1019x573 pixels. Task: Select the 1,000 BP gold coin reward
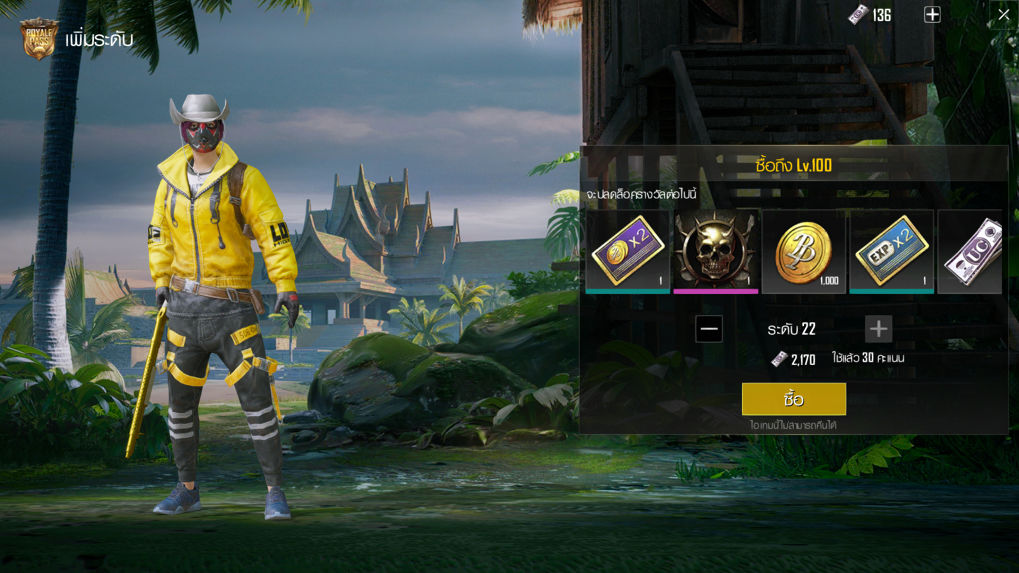point(803,251)
